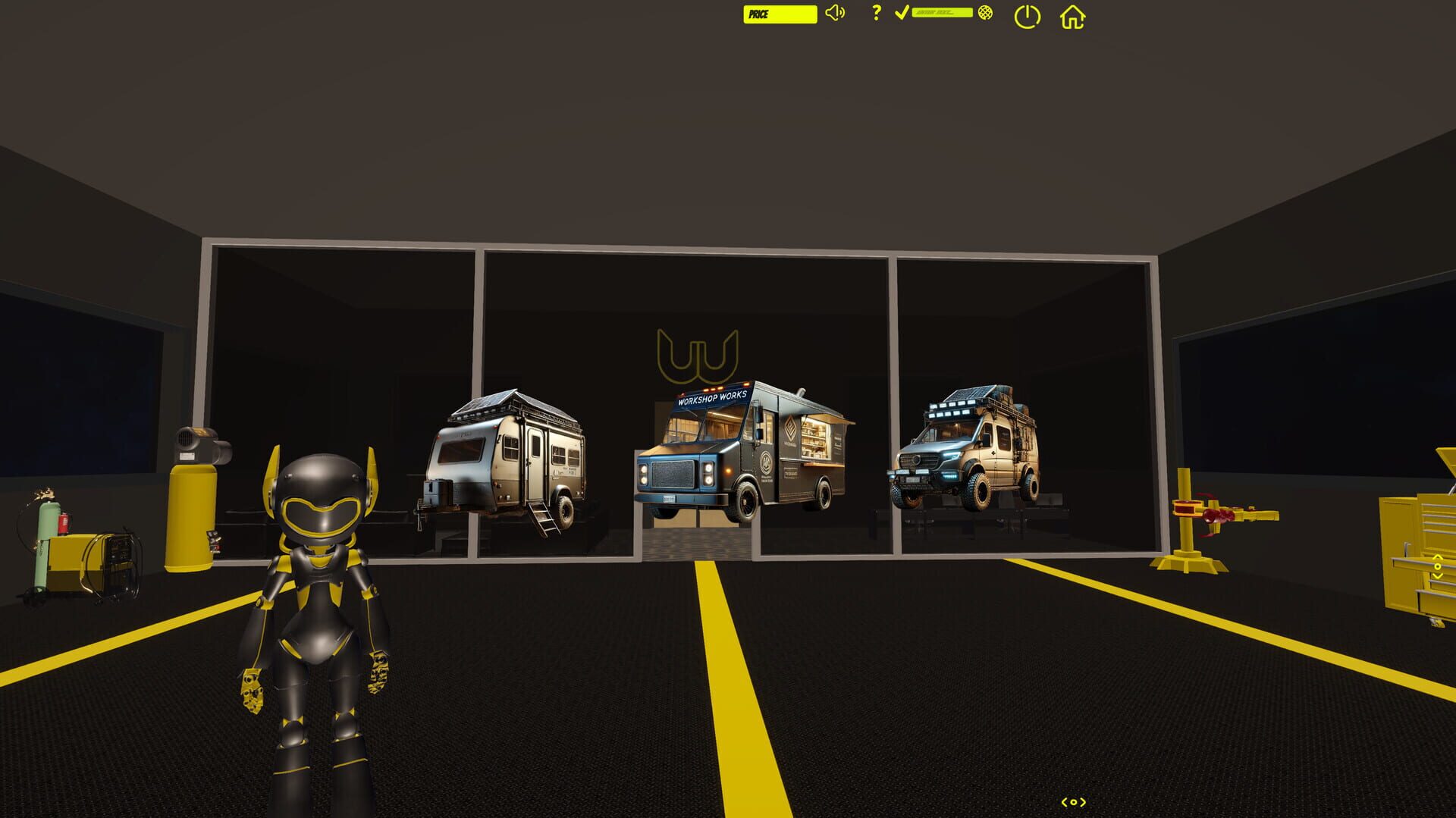Open help with the question mark icon
This screenshot has height=818, width=1456.
tap(877, 13)
